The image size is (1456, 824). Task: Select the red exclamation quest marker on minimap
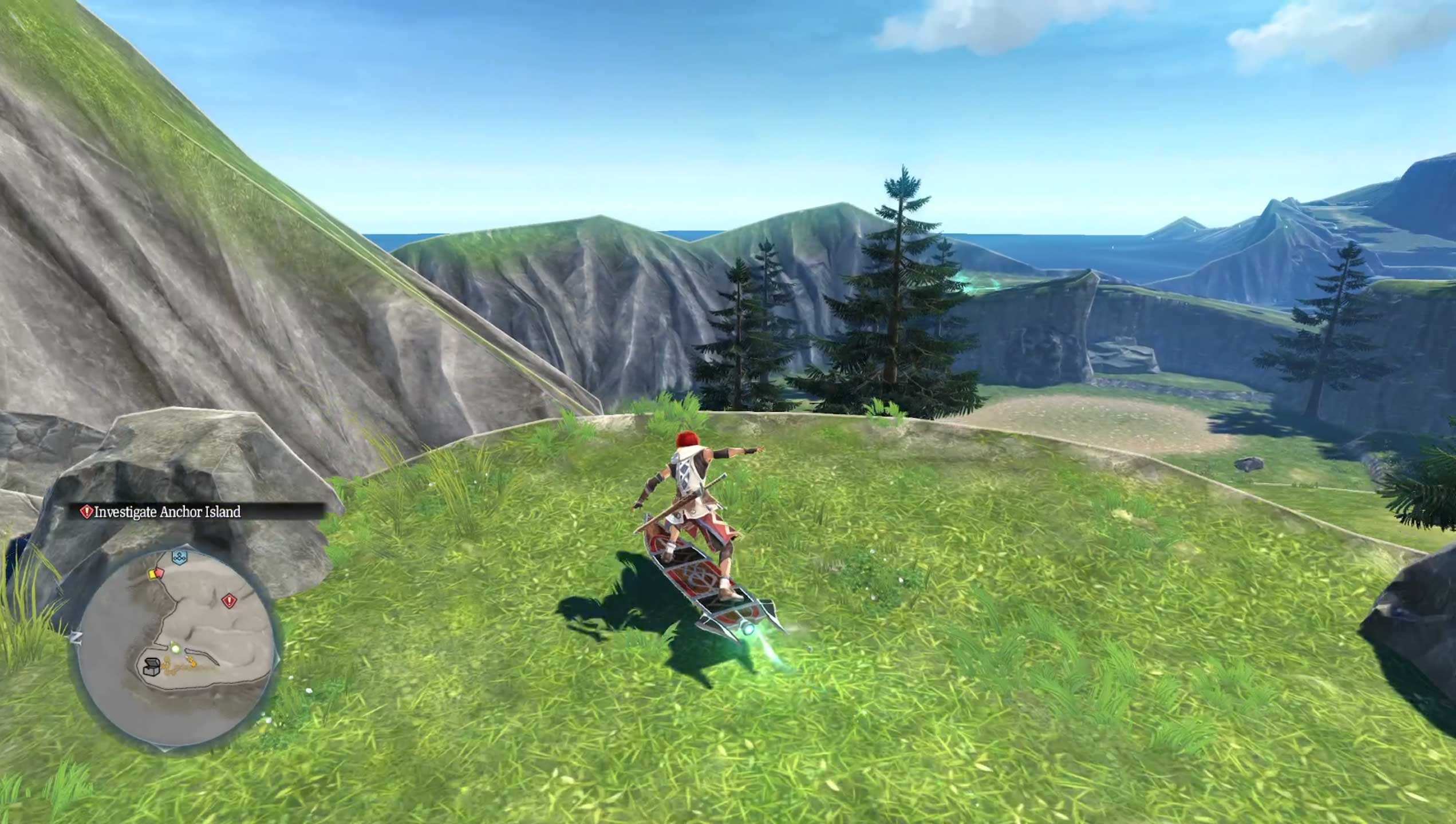[x=229, y=601]
